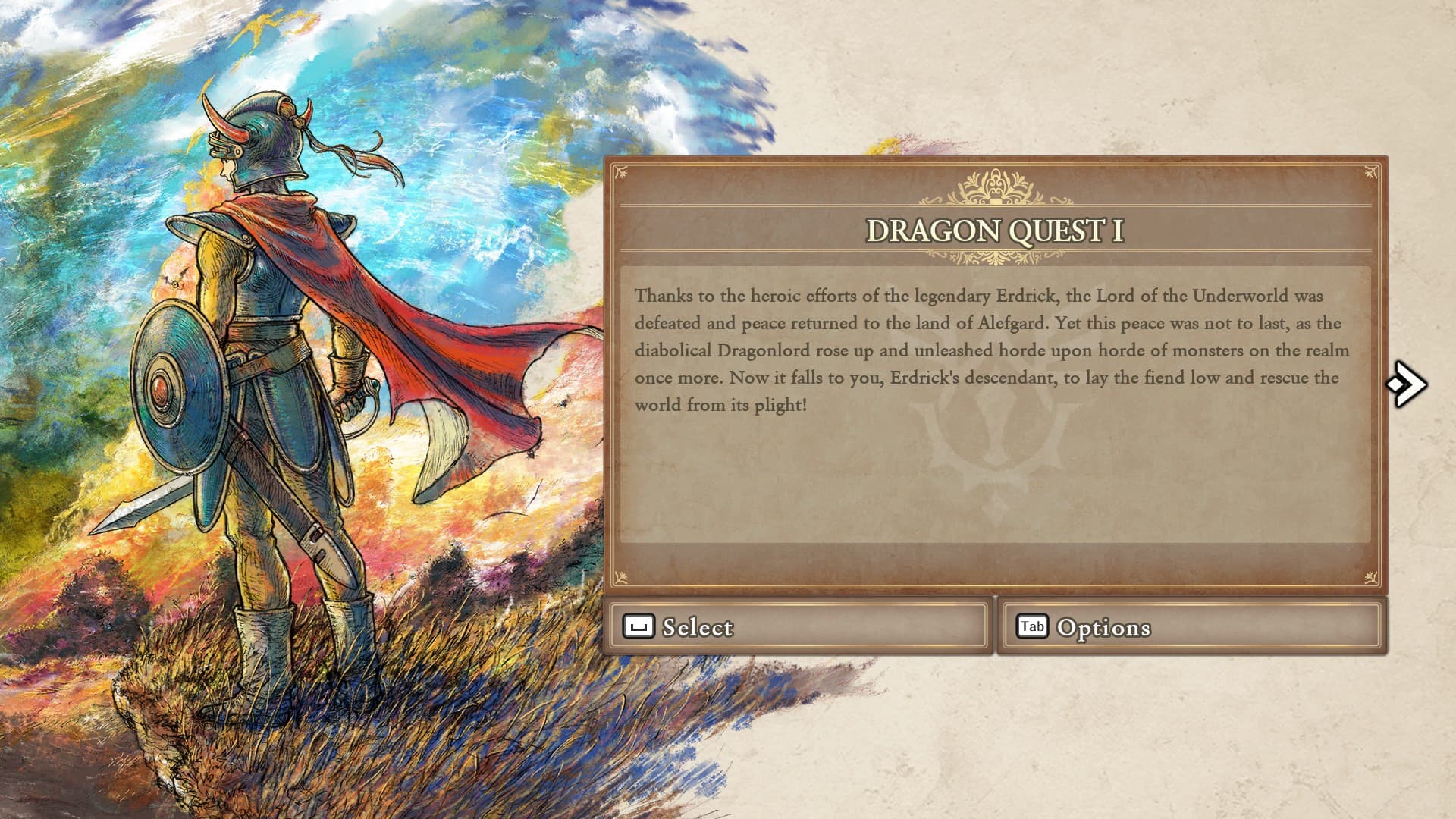Click the Select label text

[697, 628]
